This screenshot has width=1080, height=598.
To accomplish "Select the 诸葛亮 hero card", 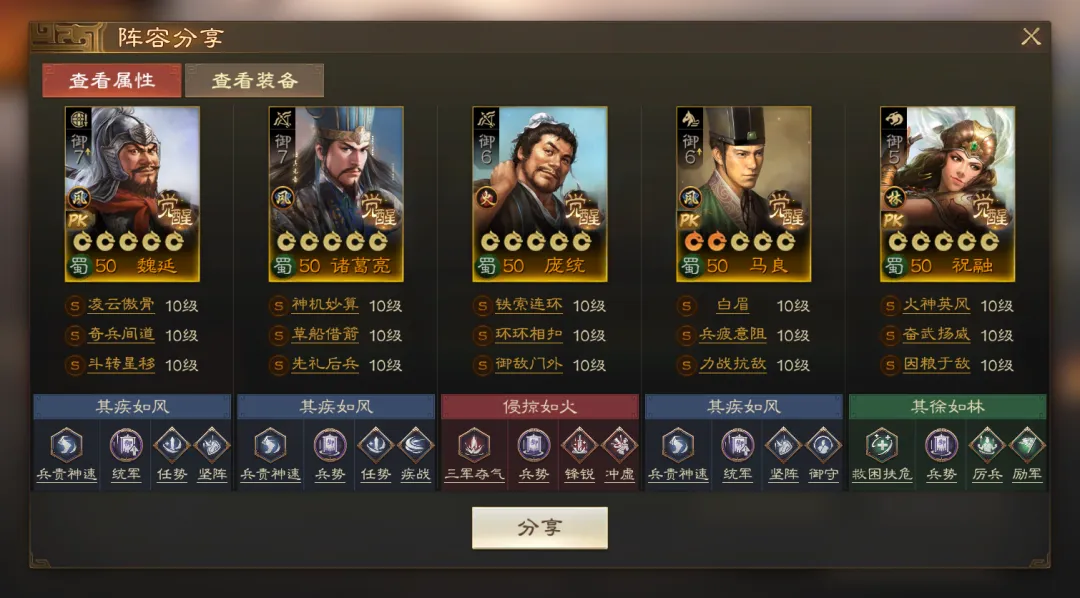I will point(336,194).
